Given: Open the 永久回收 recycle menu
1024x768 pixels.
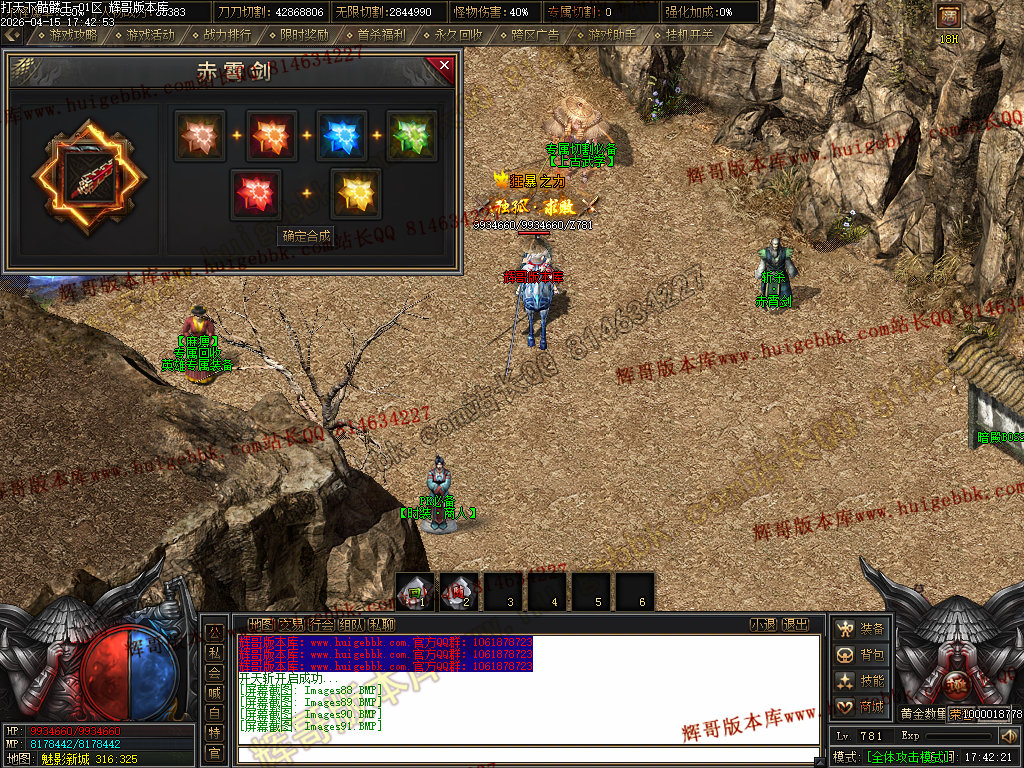Looking at the screenshot, I should point(452,34).
